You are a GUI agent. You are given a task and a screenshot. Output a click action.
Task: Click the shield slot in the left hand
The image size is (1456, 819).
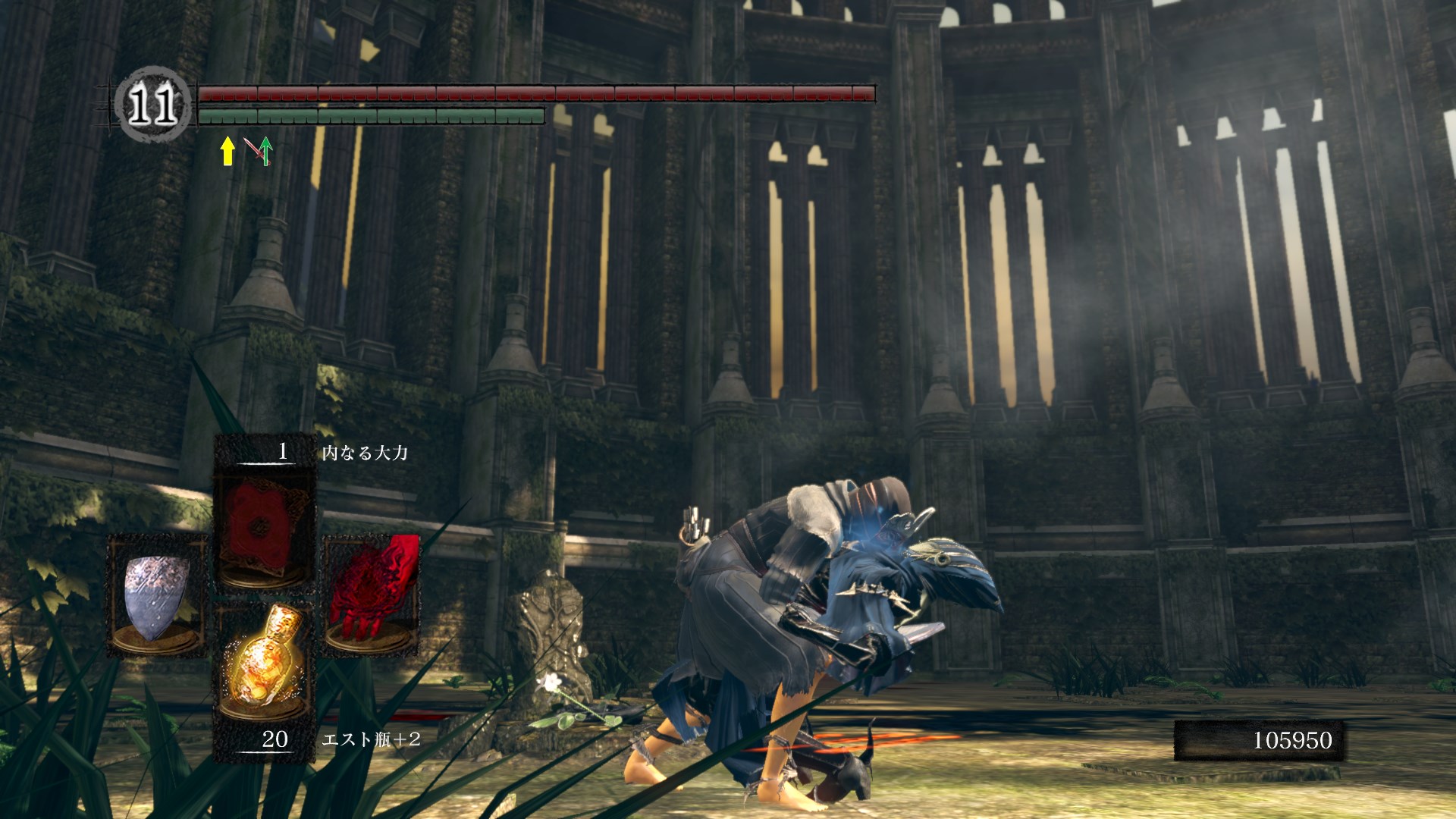coord(157,595)
